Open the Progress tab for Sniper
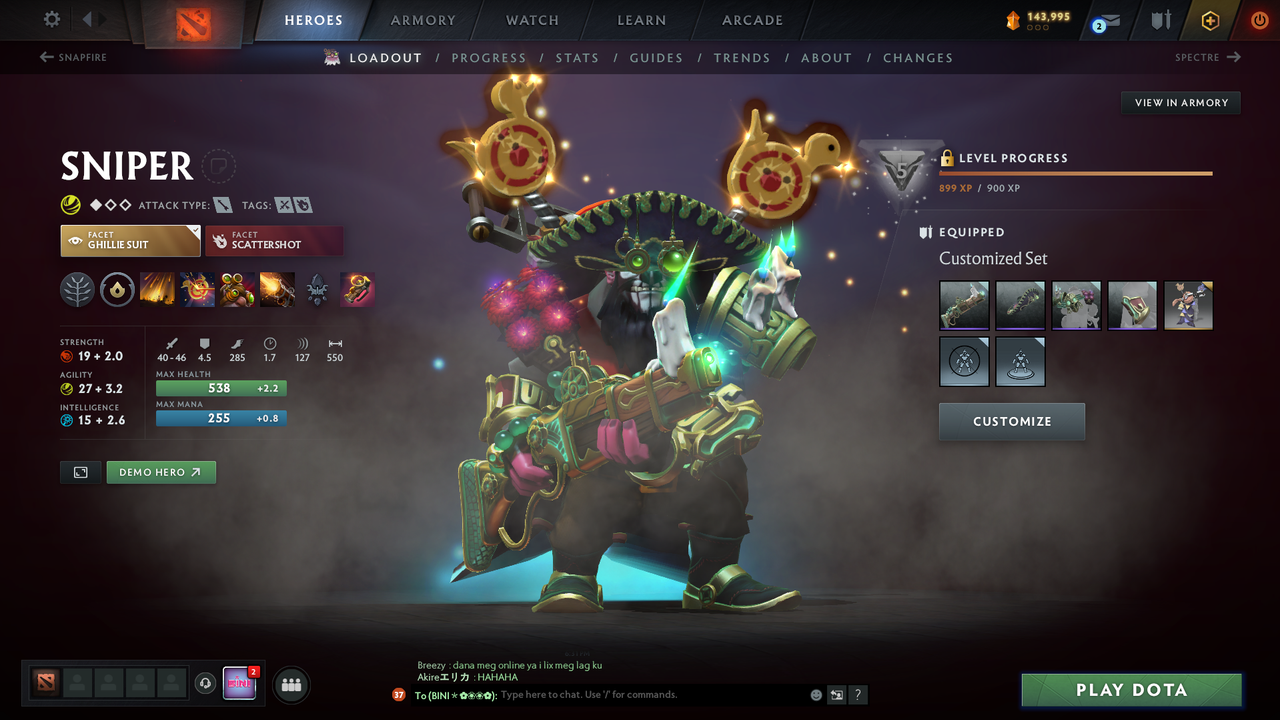Viewport: 1280px width, 720px height. click(489, 57)
